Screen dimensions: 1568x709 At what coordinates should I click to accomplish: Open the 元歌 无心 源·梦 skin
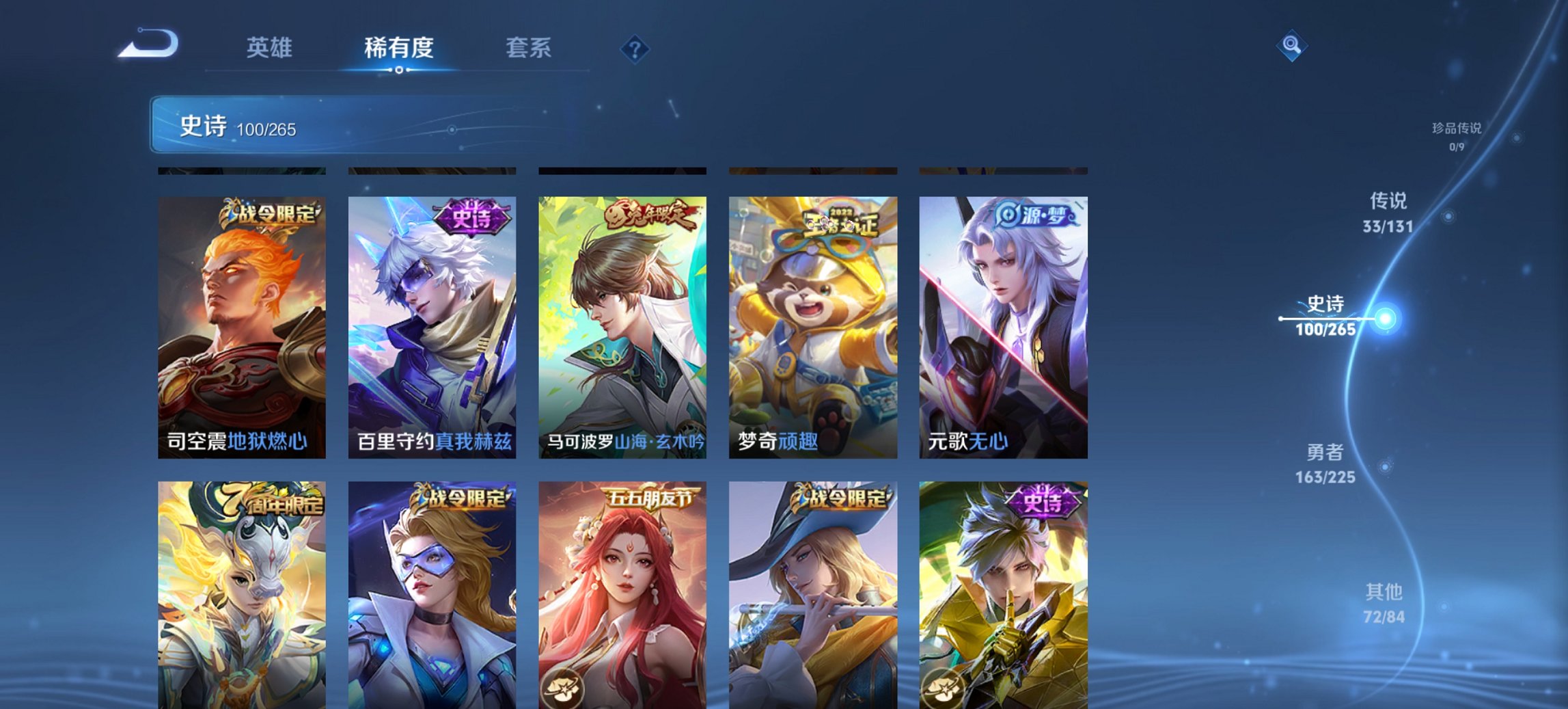coord(1003,321)
